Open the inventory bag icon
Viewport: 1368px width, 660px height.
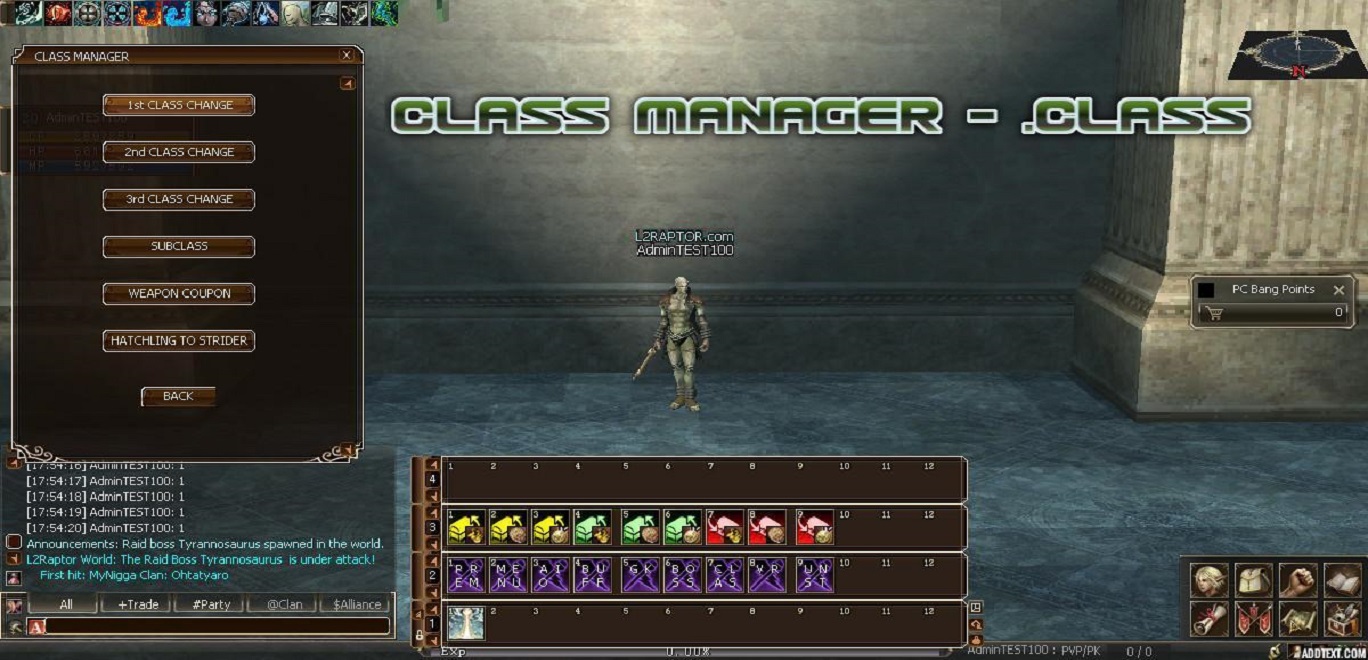tap(1253, 579)
